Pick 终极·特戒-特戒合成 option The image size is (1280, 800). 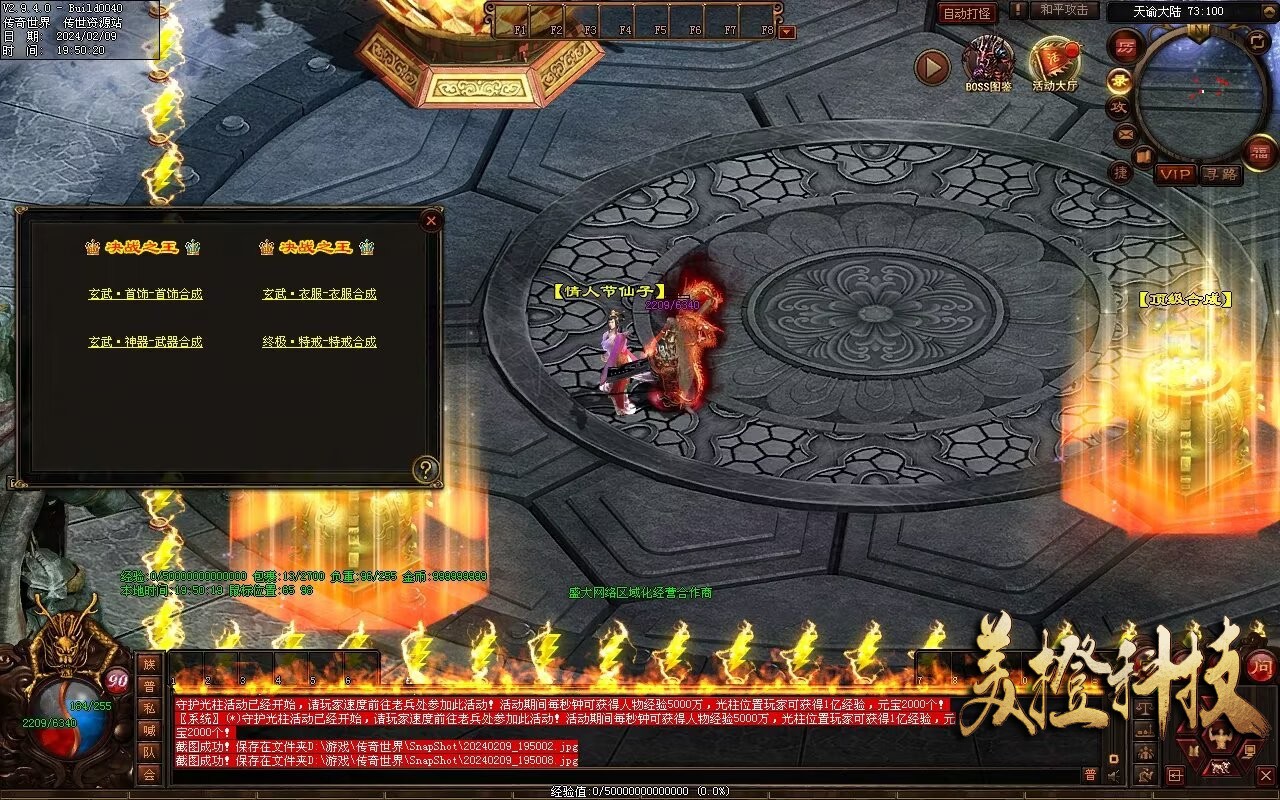(x=319, y=342)
